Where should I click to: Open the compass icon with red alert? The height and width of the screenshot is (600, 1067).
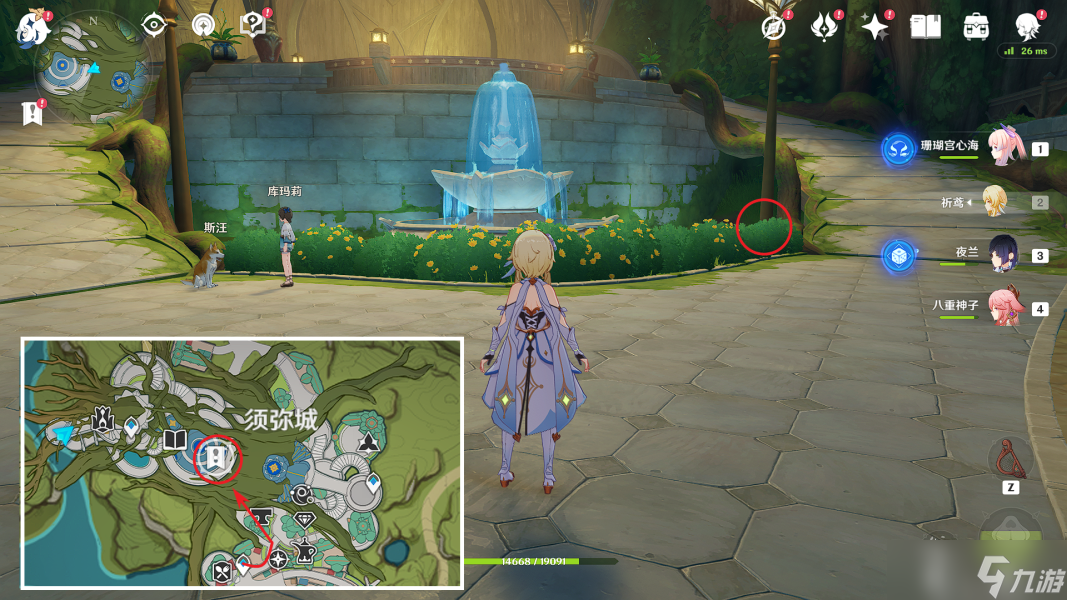tap(773, 27)
